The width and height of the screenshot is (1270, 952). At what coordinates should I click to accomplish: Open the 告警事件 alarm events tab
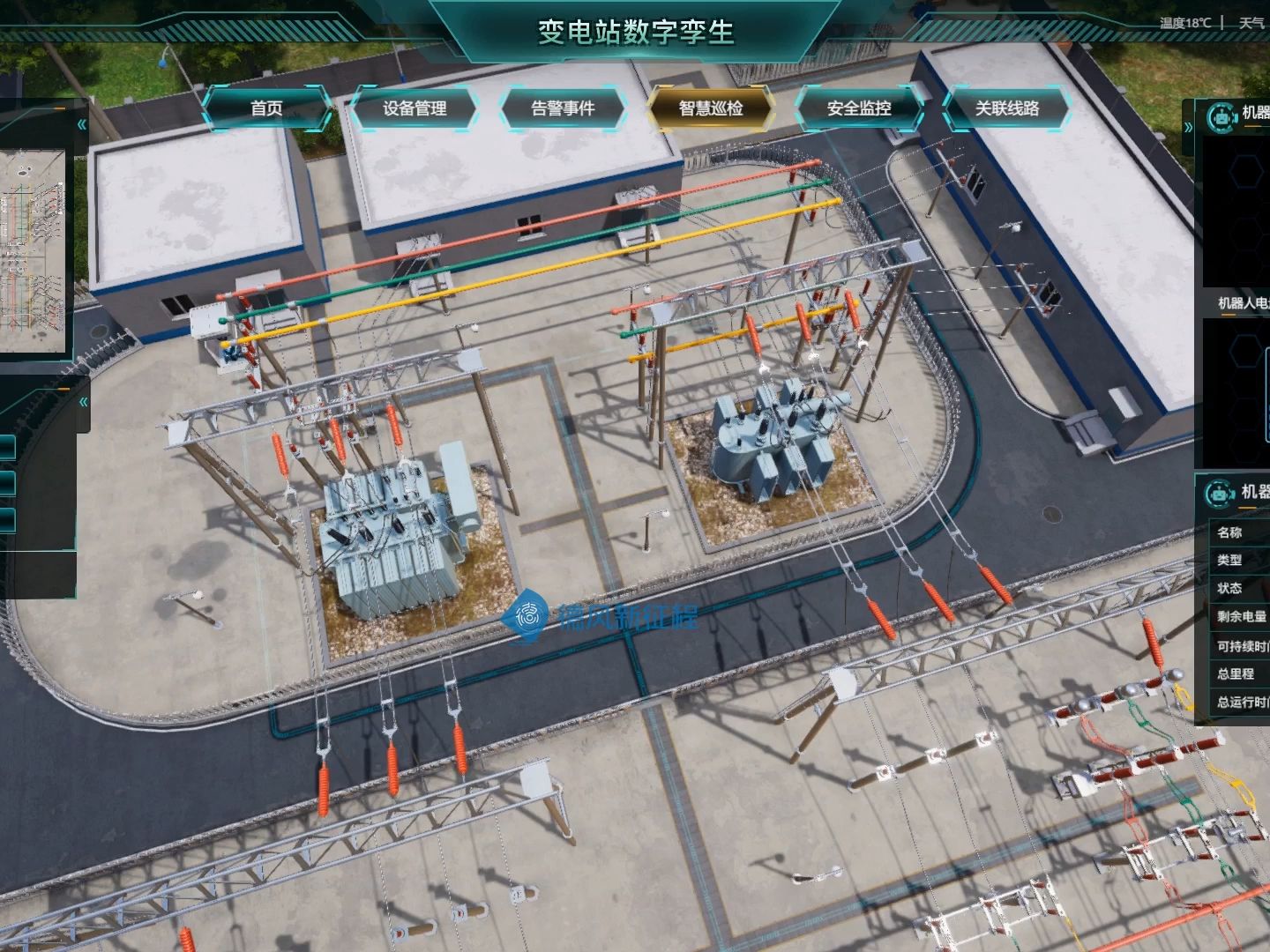563,108
